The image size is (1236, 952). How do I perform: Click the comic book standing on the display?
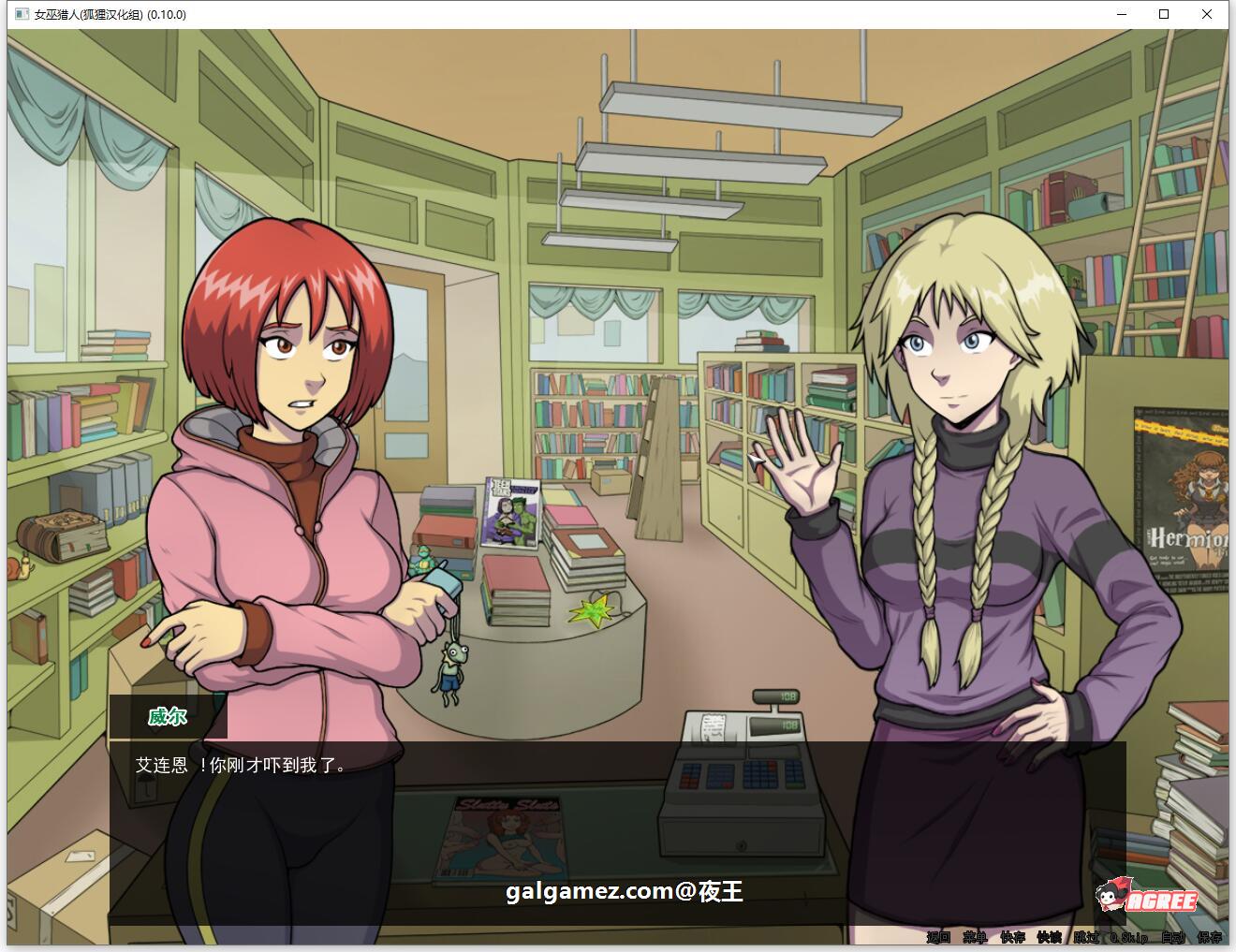[512, 512]
